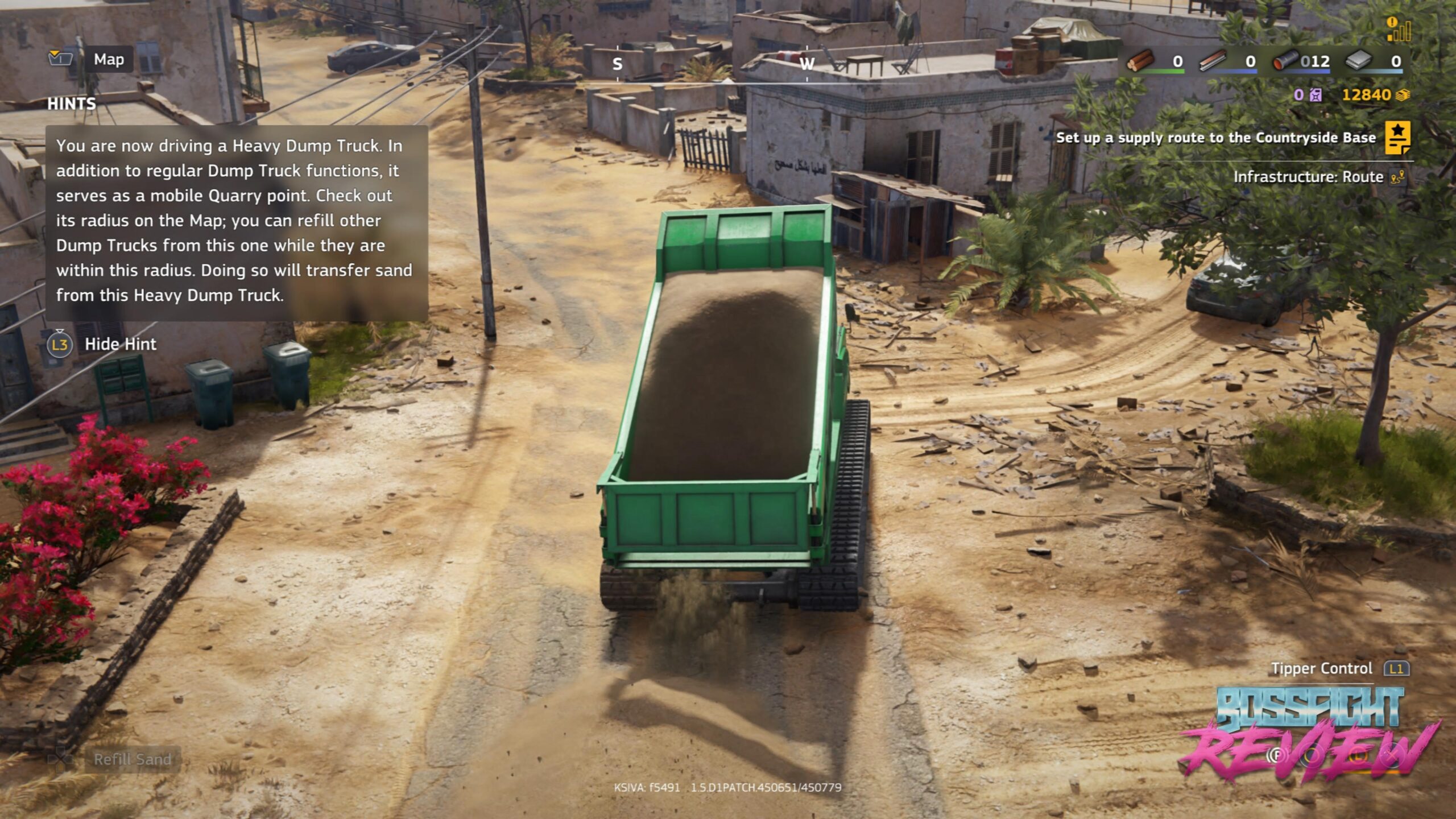Viewport: 1456px width, 819px height.
Task: Select the Infrastructure: Route task entry
Action: coord(1308,177)
